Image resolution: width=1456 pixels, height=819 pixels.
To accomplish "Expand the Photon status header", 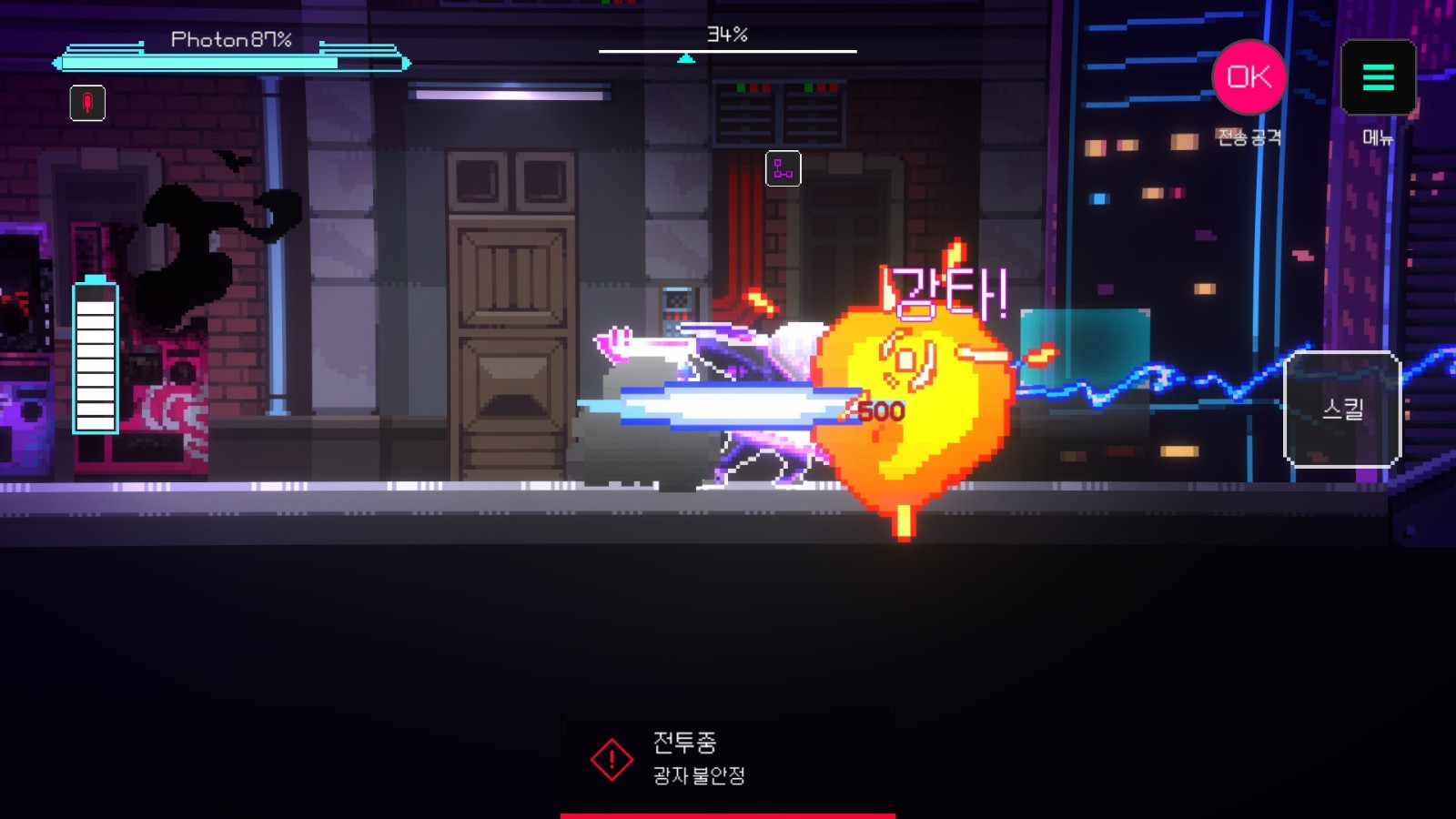I will click(x=230, y=40).
